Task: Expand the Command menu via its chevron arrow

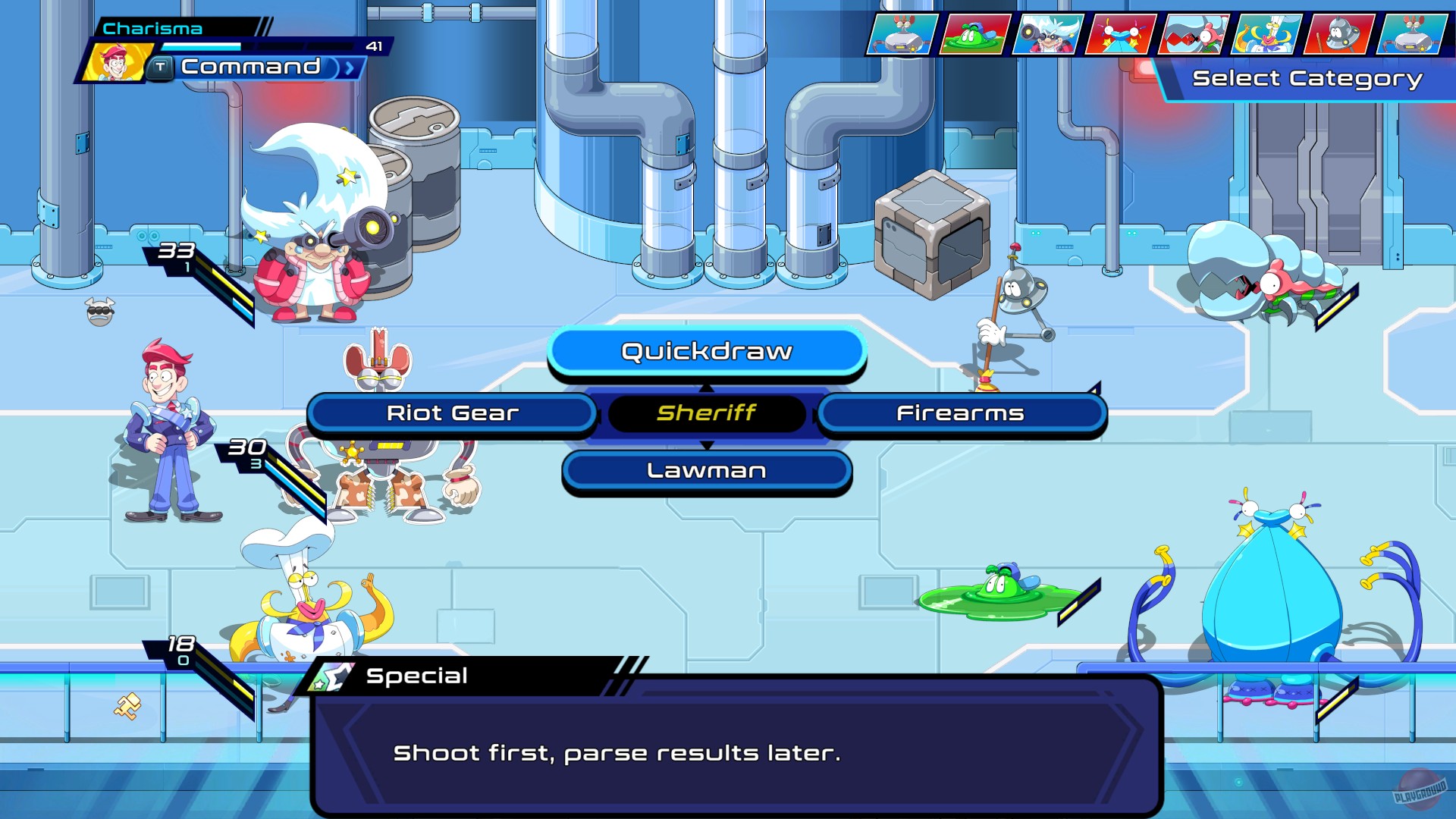Action: pos(349,67)
